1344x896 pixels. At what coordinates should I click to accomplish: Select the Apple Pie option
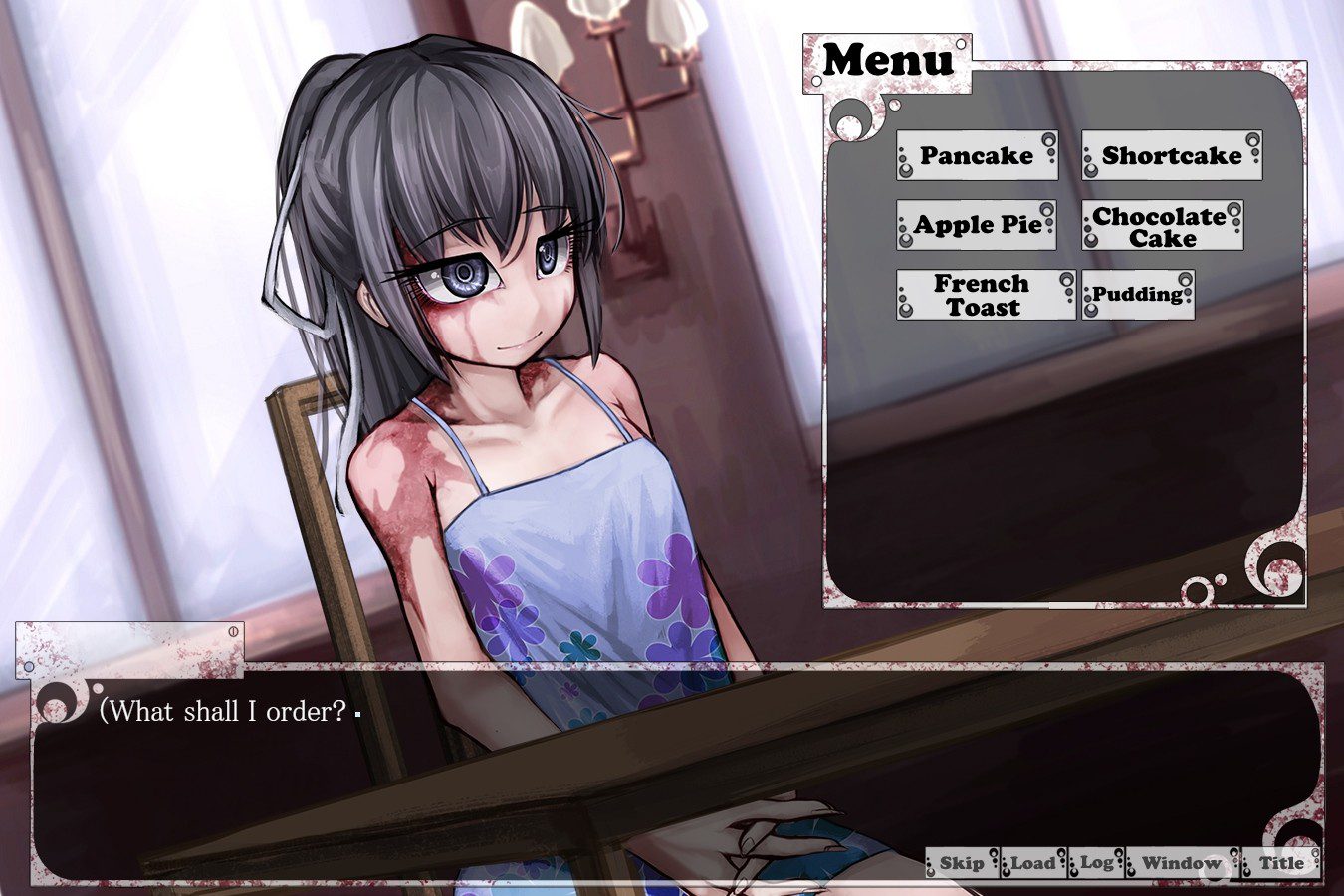[x=976, y=225]
